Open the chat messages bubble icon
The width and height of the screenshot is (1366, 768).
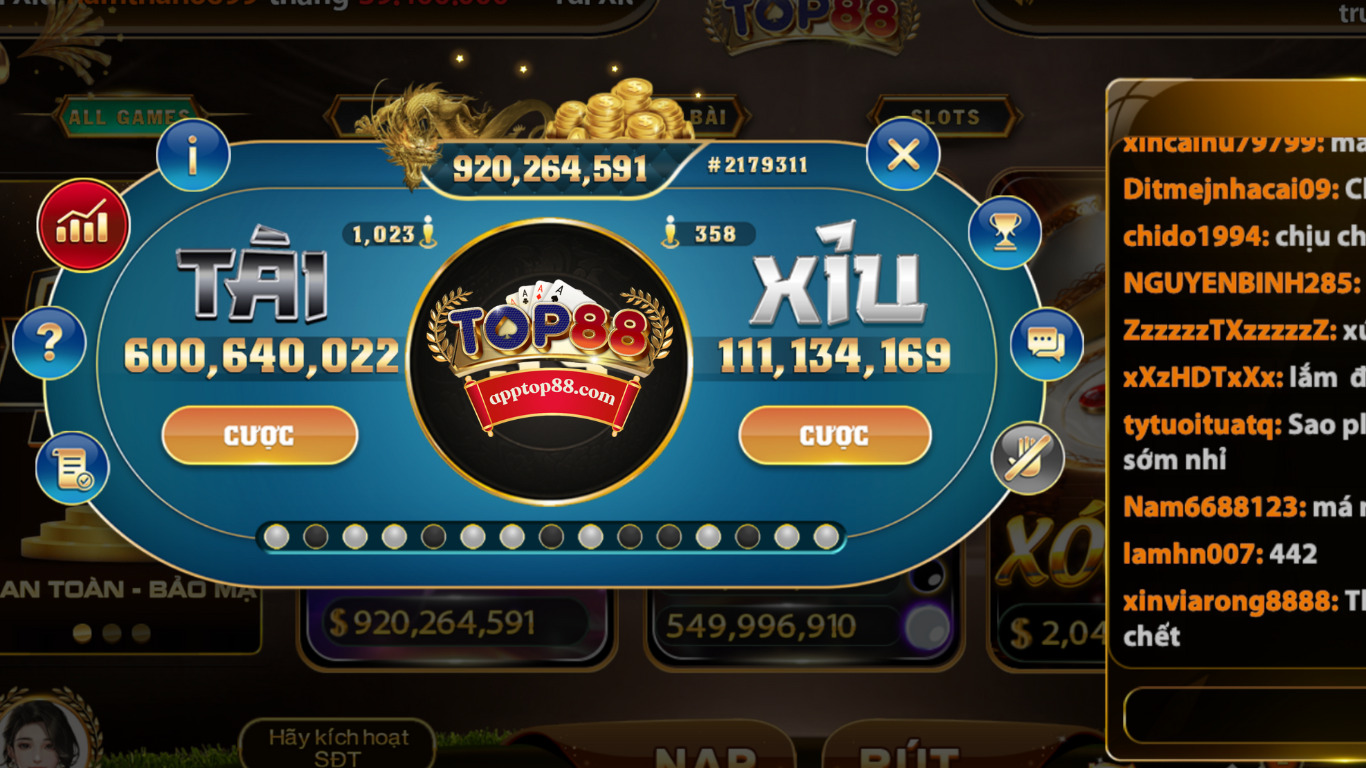1047,344
